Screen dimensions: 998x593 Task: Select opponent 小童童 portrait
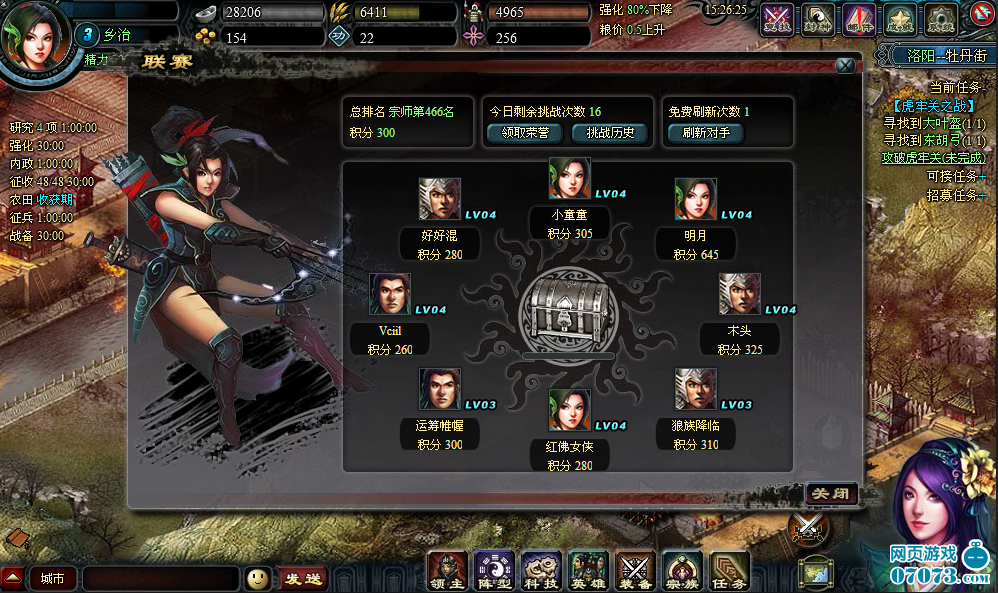(569, 178)
